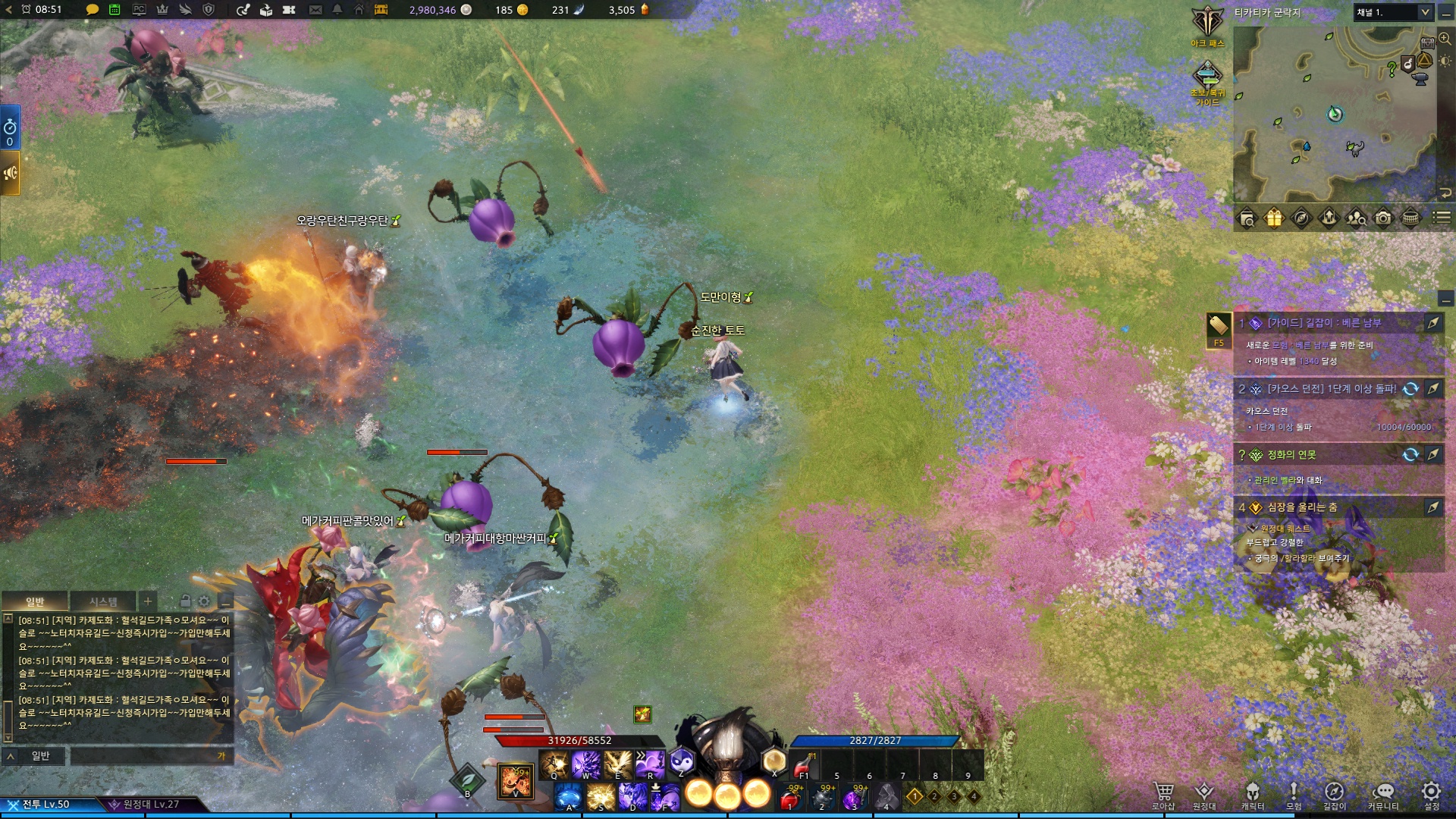The image size is (1456, 819).
Task: Open the 커뮤니티 (Community) menu
Action: coord(1383,792)
